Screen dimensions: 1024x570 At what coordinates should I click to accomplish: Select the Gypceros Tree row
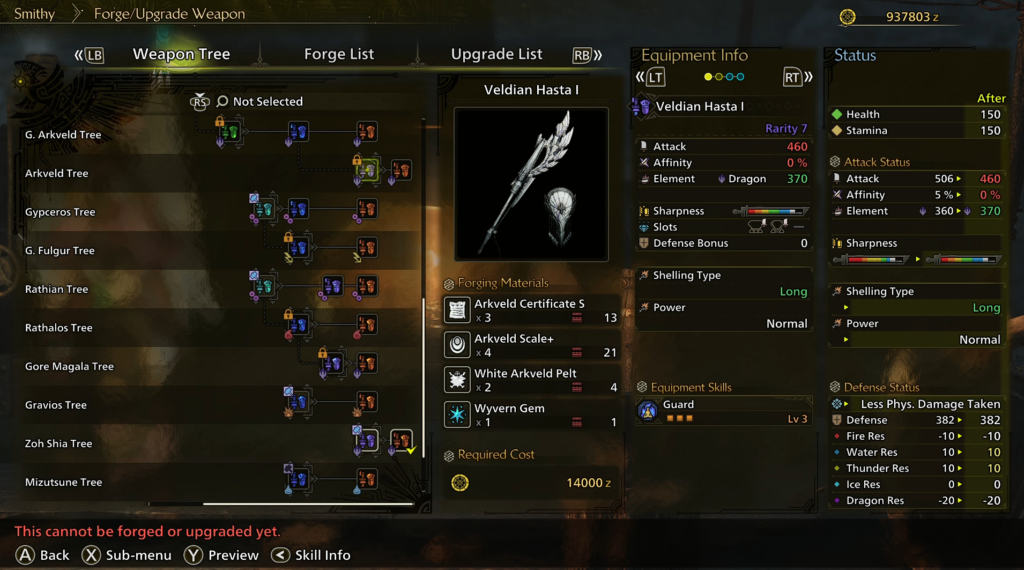click(60, 212)
